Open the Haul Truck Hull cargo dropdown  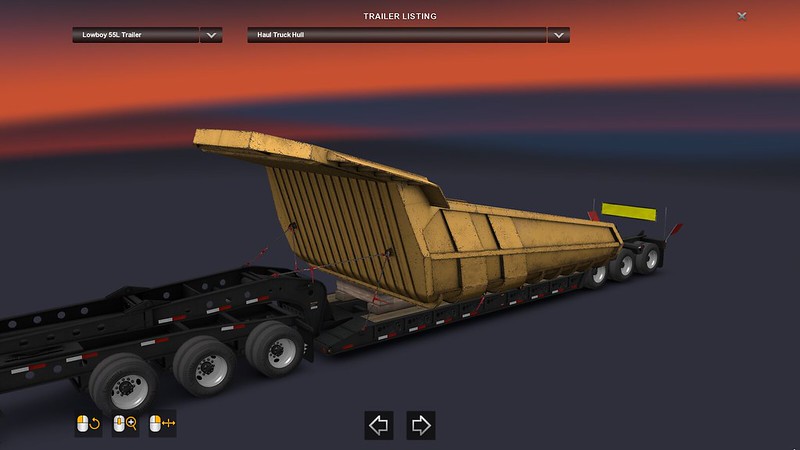pyautogui.click(x=559, y=35)
